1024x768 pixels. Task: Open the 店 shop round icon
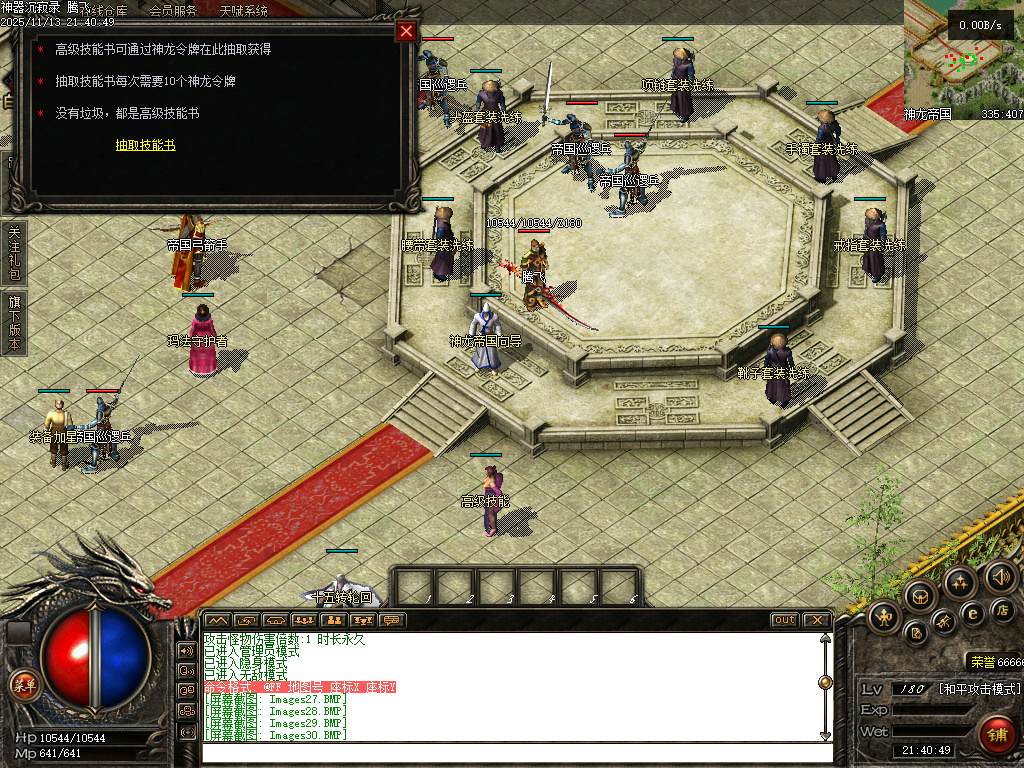click(x=1003, y=610)
